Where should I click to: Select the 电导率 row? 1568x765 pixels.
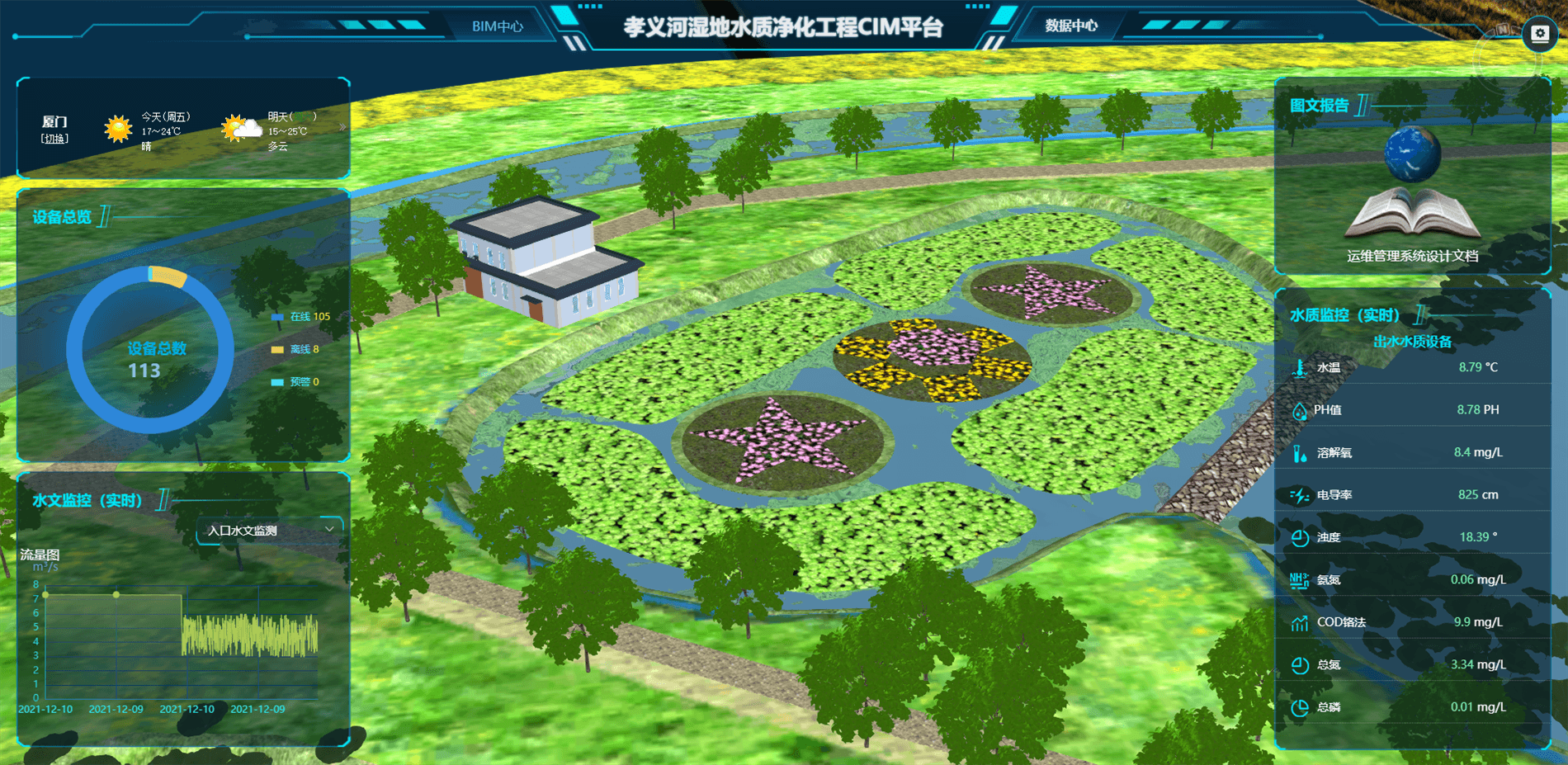tap(1411, 495)
